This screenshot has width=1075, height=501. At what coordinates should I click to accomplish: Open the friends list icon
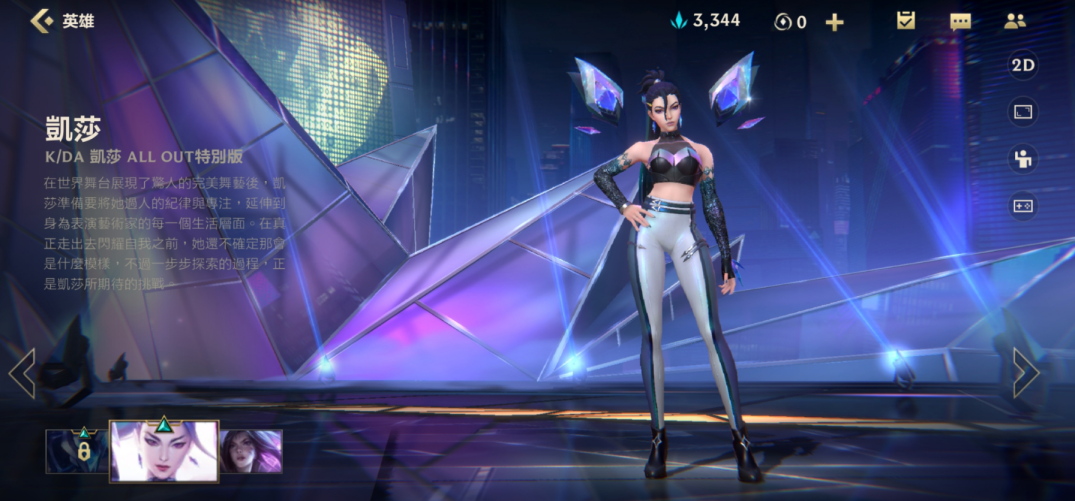1015,21
